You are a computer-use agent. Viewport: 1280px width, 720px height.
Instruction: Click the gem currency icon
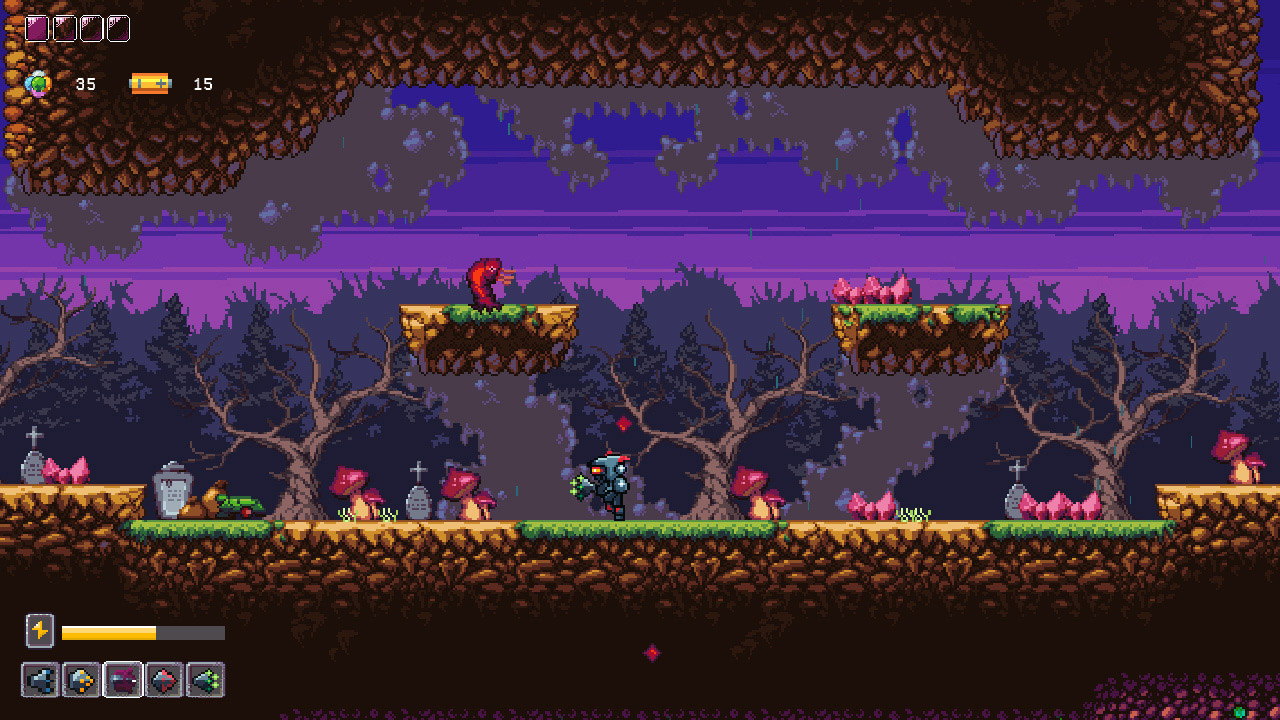pyautogui.click(x=37, y=84)
